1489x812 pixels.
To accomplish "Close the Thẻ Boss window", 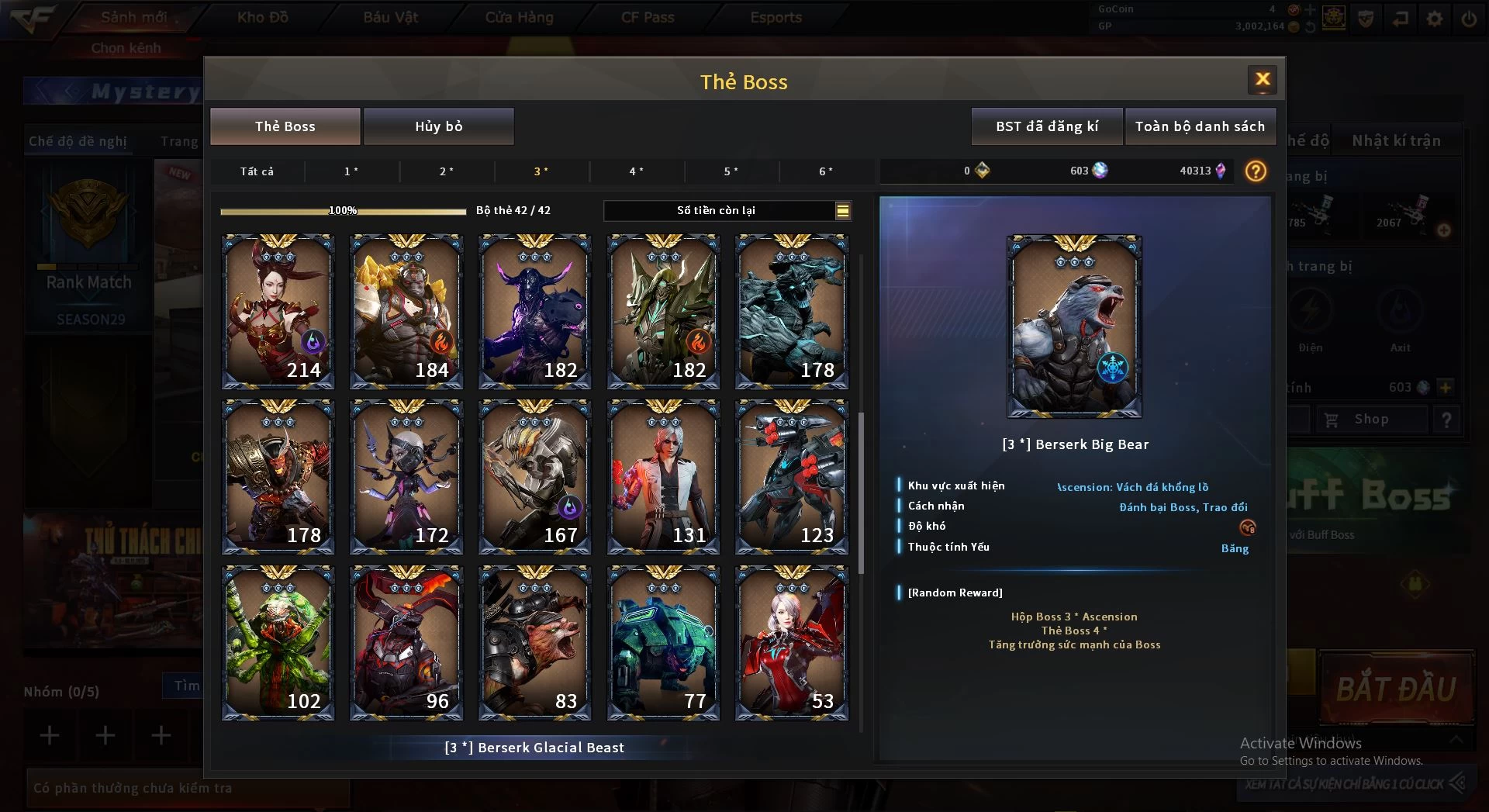I will (x=1262, y=79).
